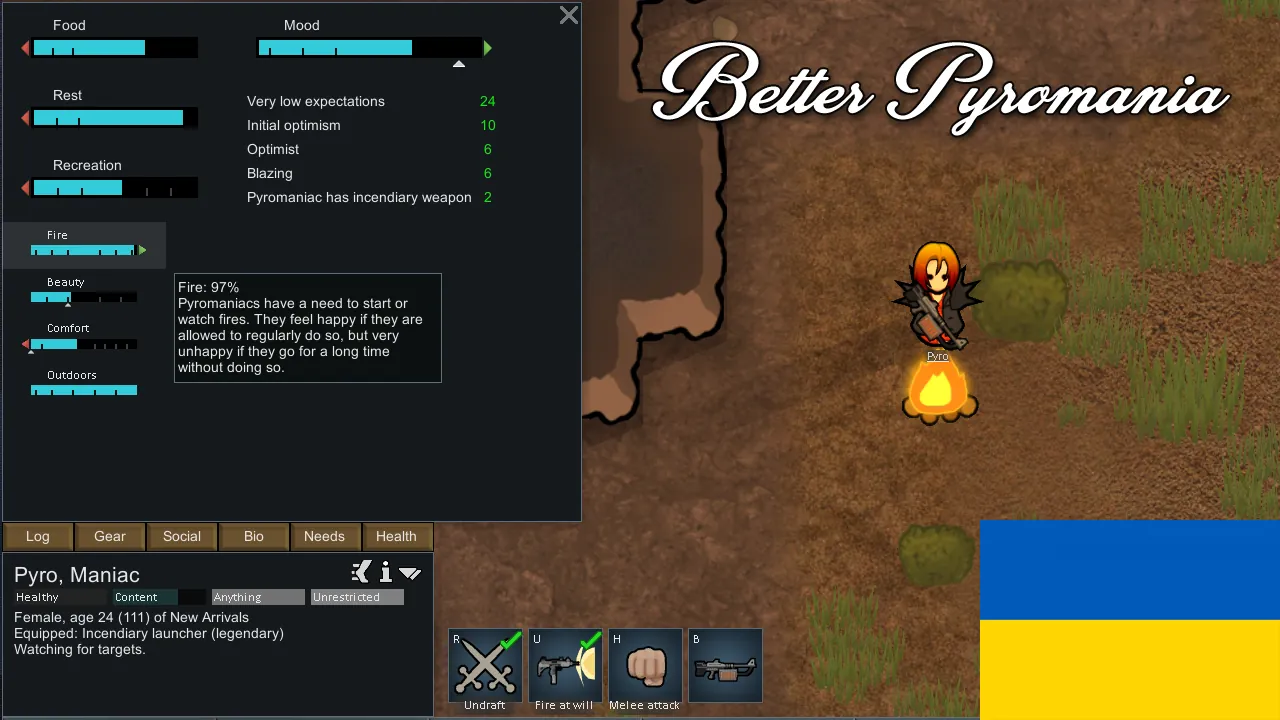View the Health tab
Screen dimensions: 1280x720
(396, 536)
